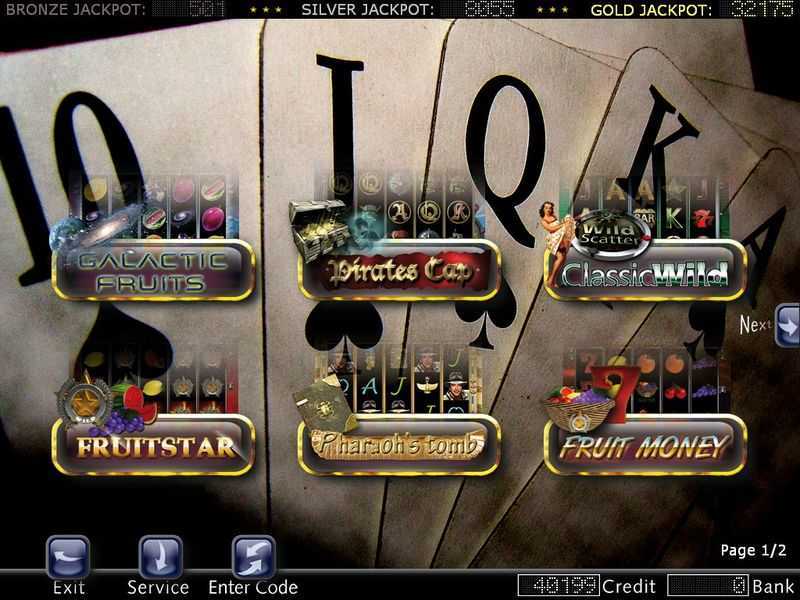800x600 pixels.
Task: Click the Exit button
Action: pos(68,557)
